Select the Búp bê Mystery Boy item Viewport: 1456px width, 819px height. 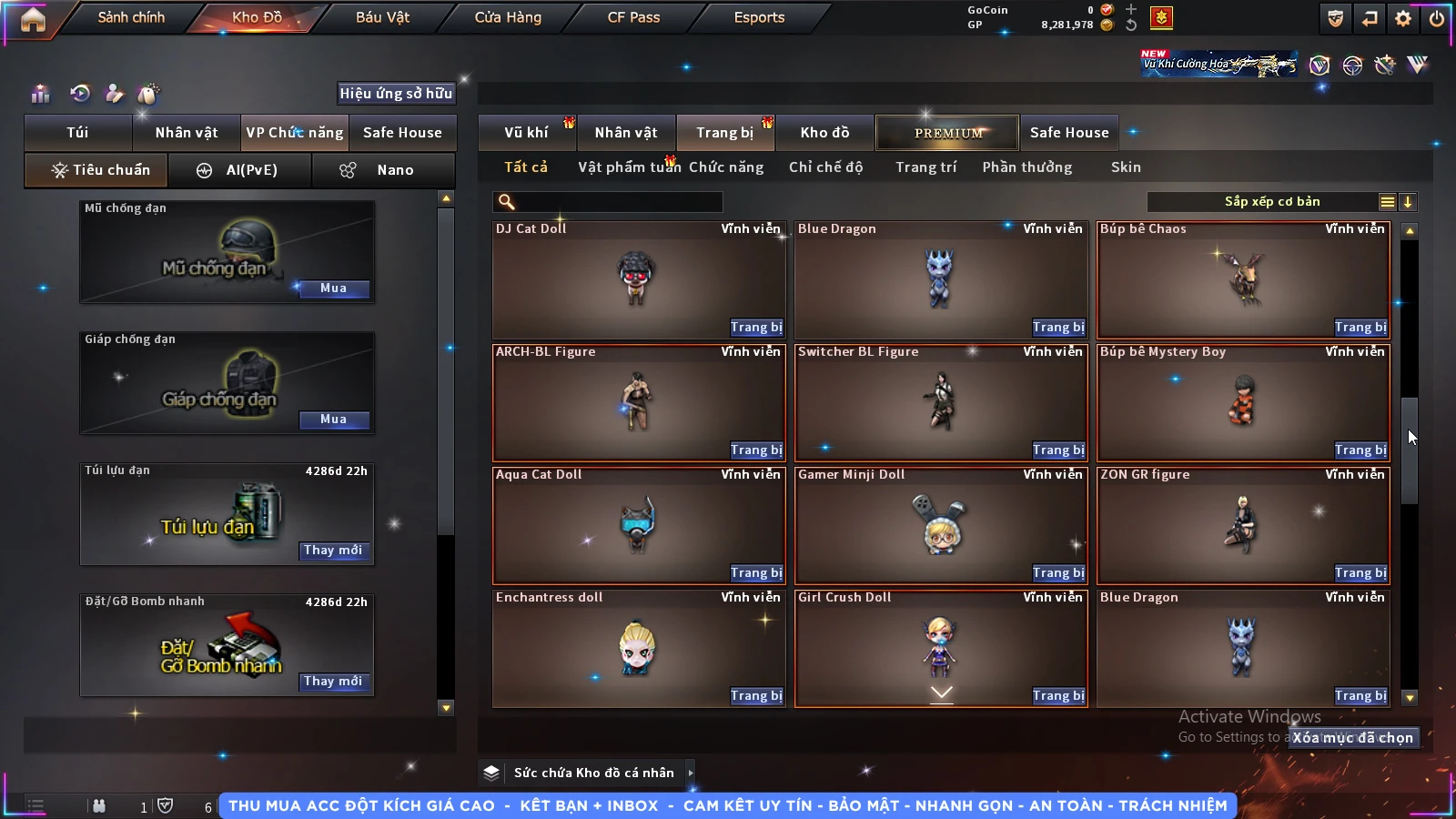[1243, 400]
